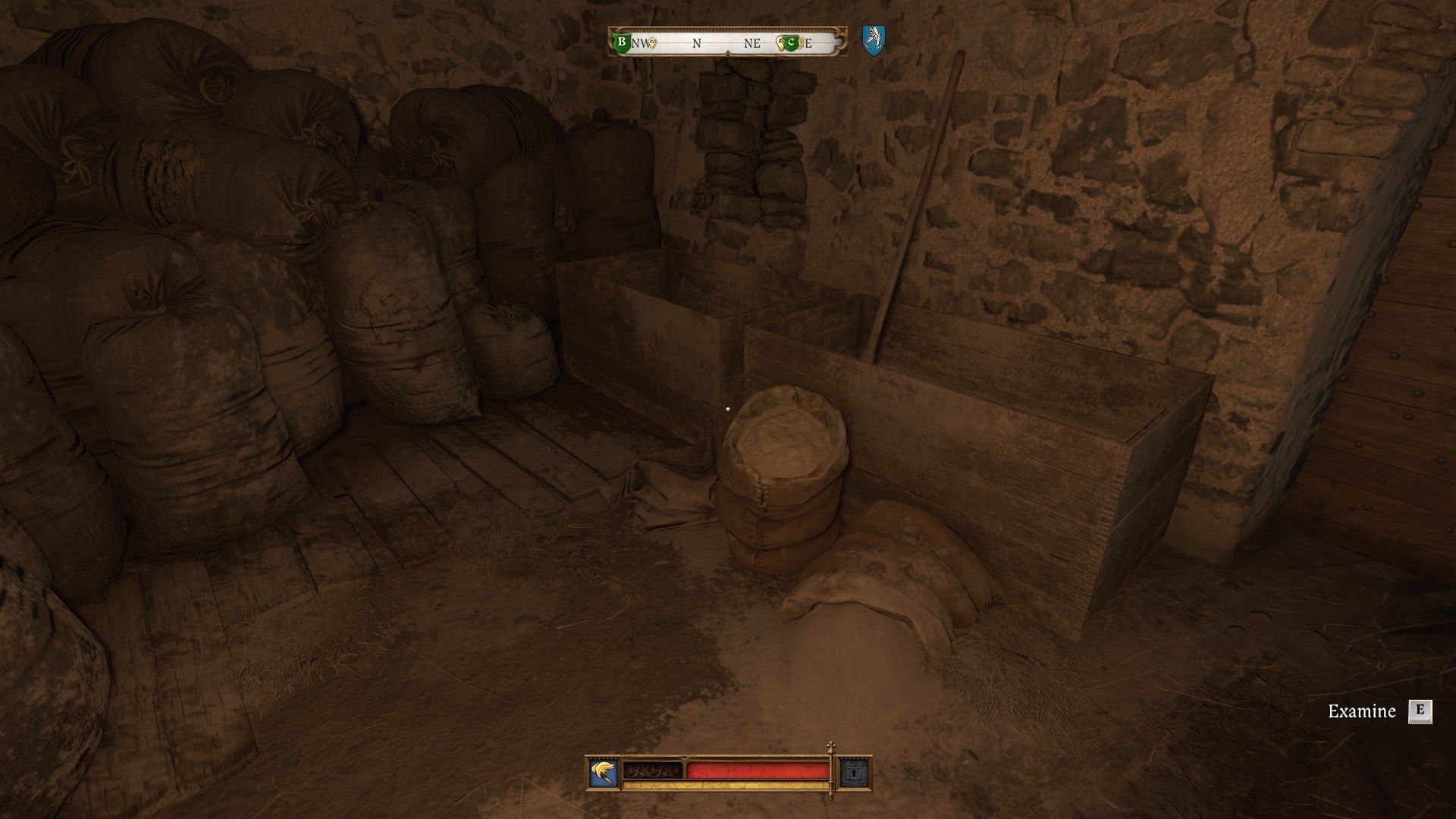Click the E direction letter on the compass
This screenshot has width=1456, height=819.
pos(808,45)
